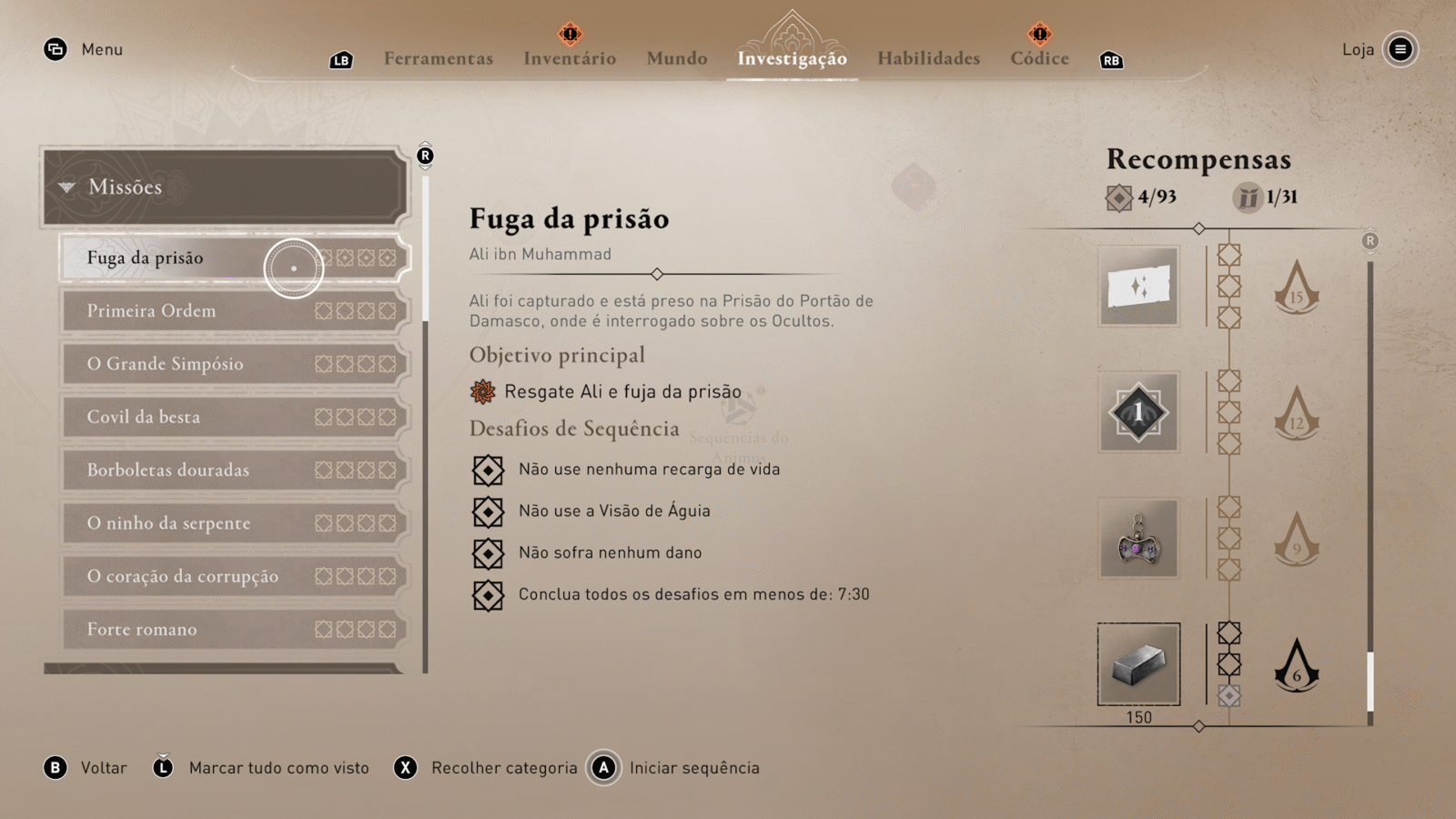The width and height of the screenshot is (1456, 819).
Task: Switch to the Ferramentas tab
Action: pyautogui.click(x=438, y=58)
